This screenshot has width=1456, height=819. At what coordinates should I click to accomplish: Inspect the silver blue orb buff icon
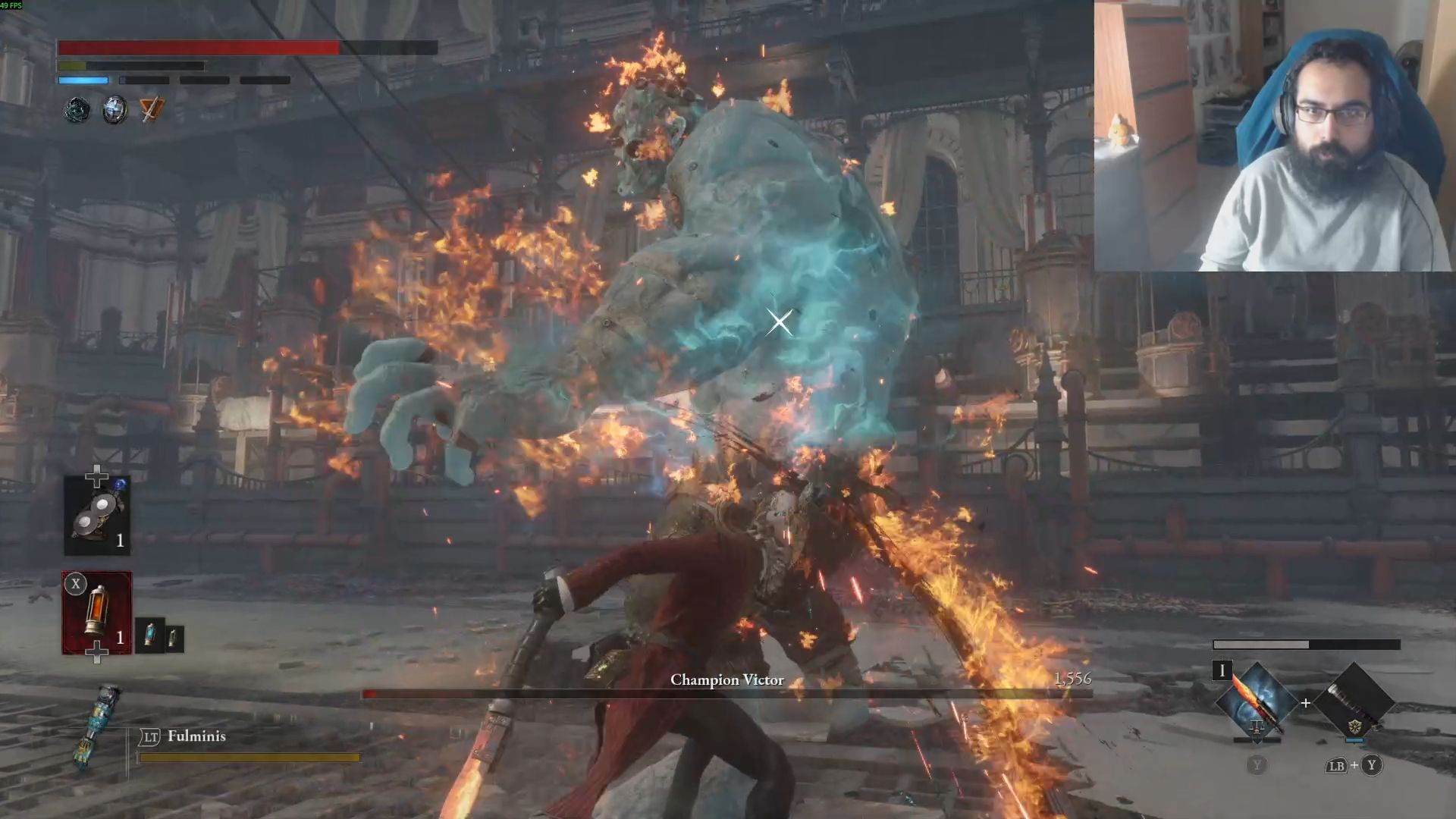click(x=115, y=111)
